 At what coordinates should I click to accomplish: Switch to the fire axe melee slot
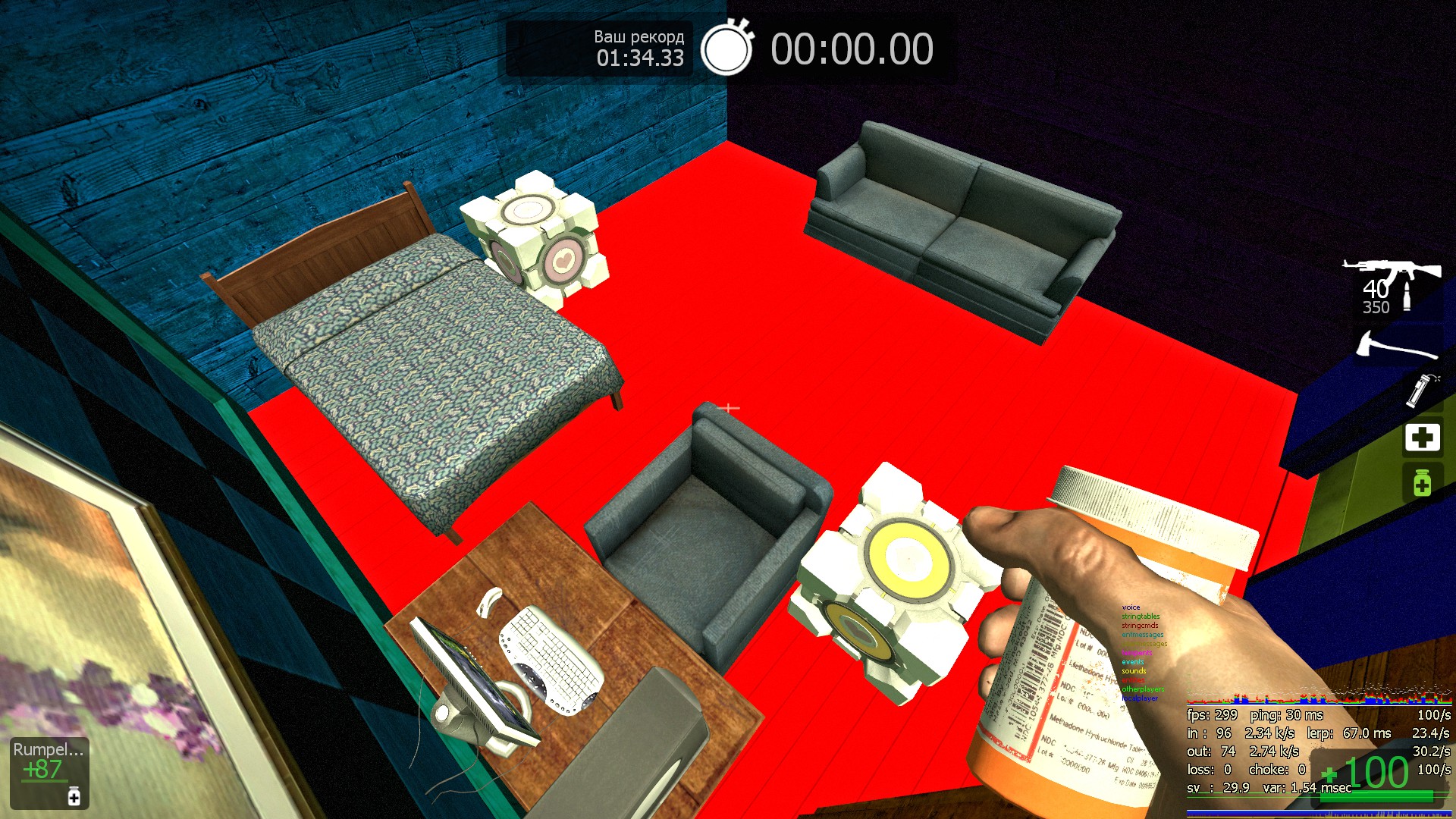(x=1397, y=346)
